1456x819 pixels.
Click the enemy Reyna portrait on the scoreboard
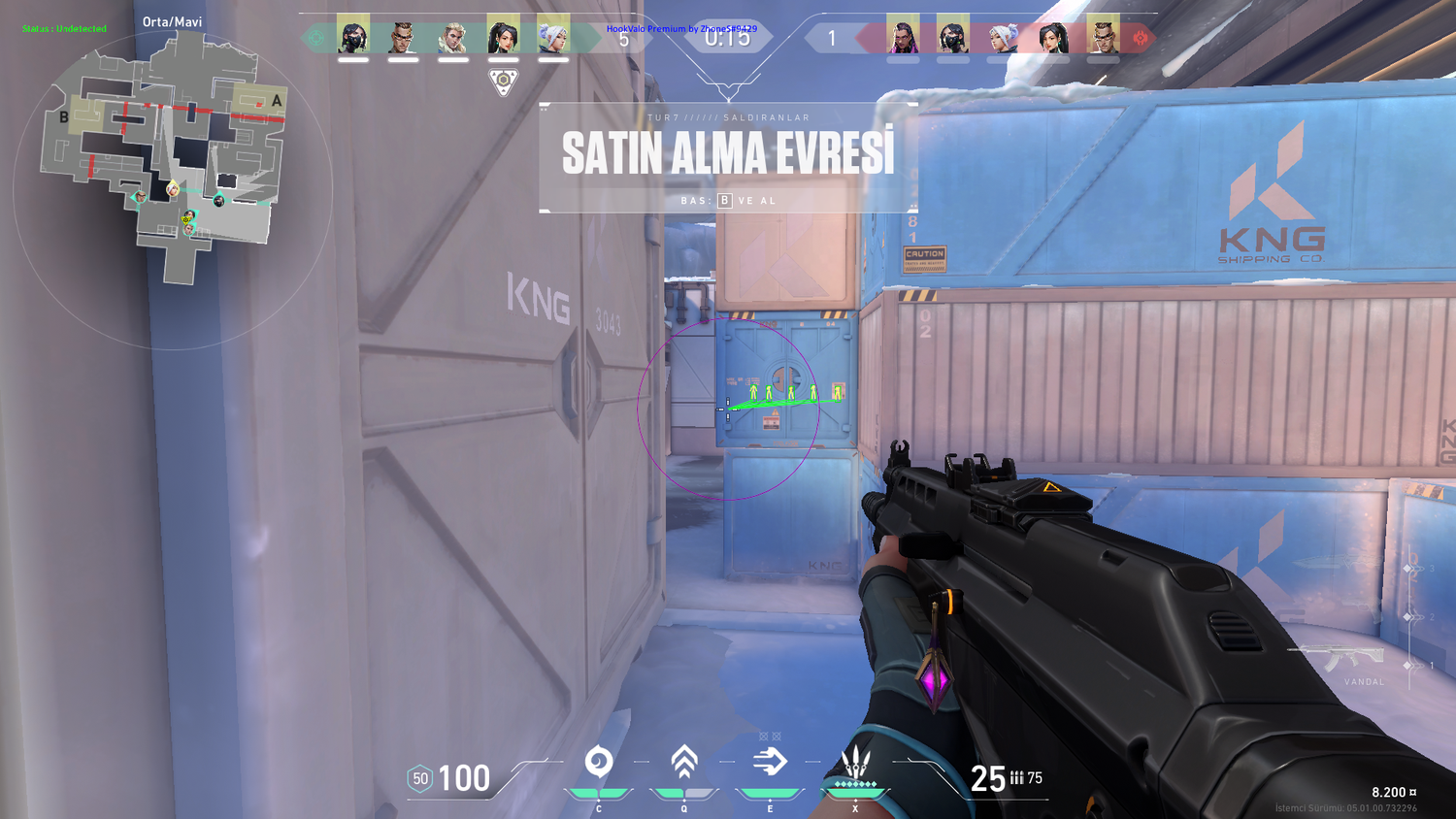point(903,39)
